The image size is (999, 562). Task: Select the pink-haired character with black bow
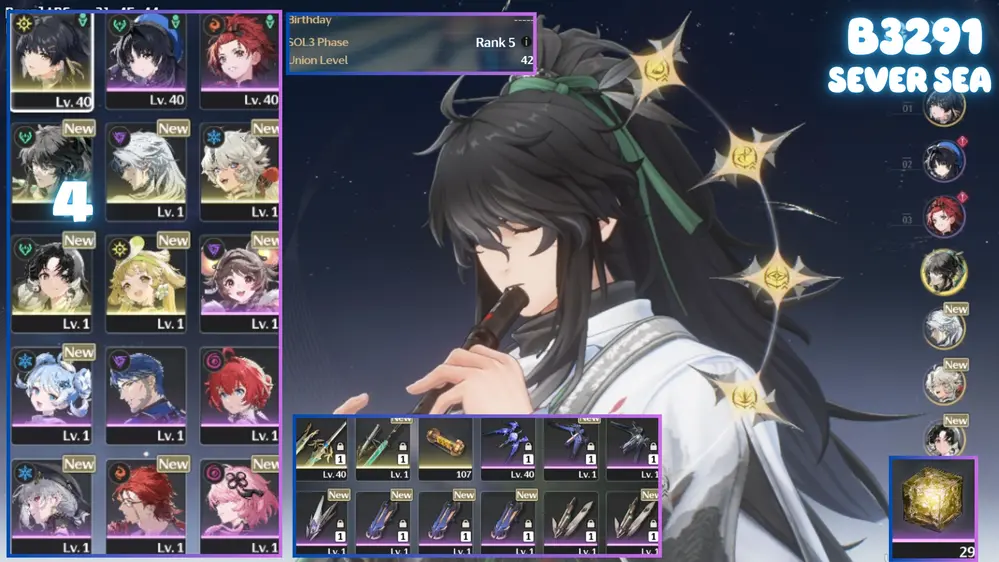[x=239, y=505]
